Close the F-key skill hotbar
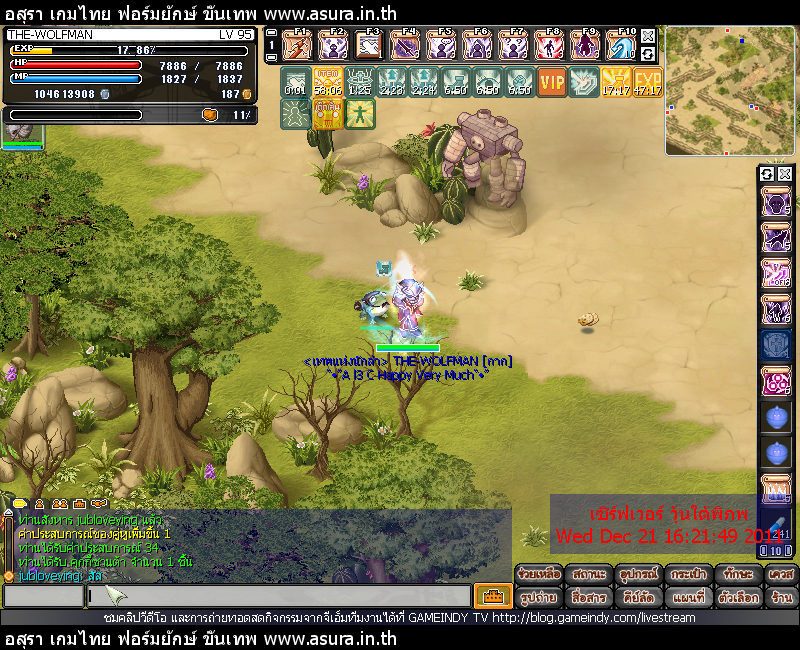The width and height of the screenshot is (800, 650). (x=648, y=35)
